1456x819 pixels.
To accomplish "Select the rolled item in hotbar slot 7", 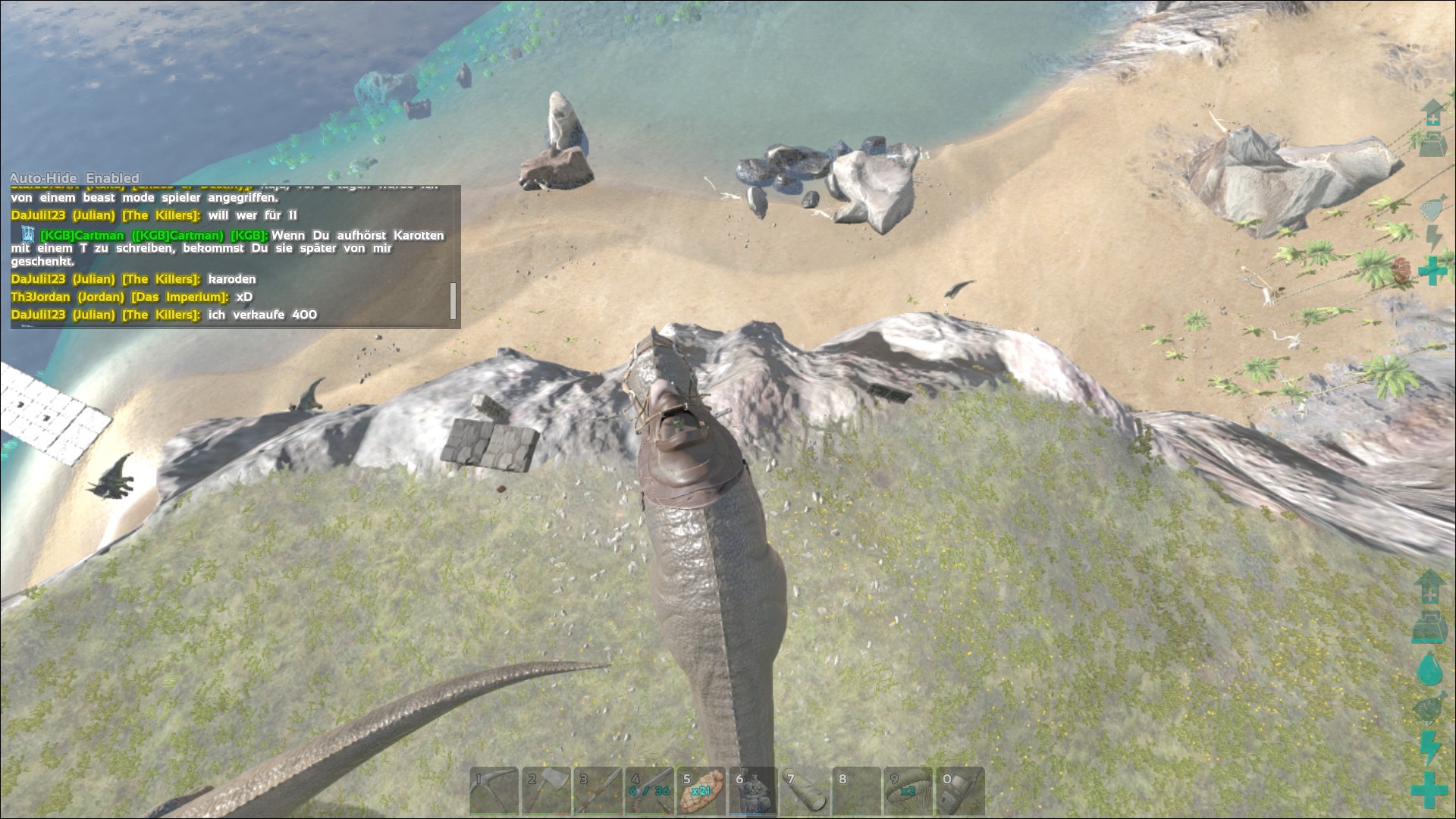I will pyautogui.click(x=805, y=791).
